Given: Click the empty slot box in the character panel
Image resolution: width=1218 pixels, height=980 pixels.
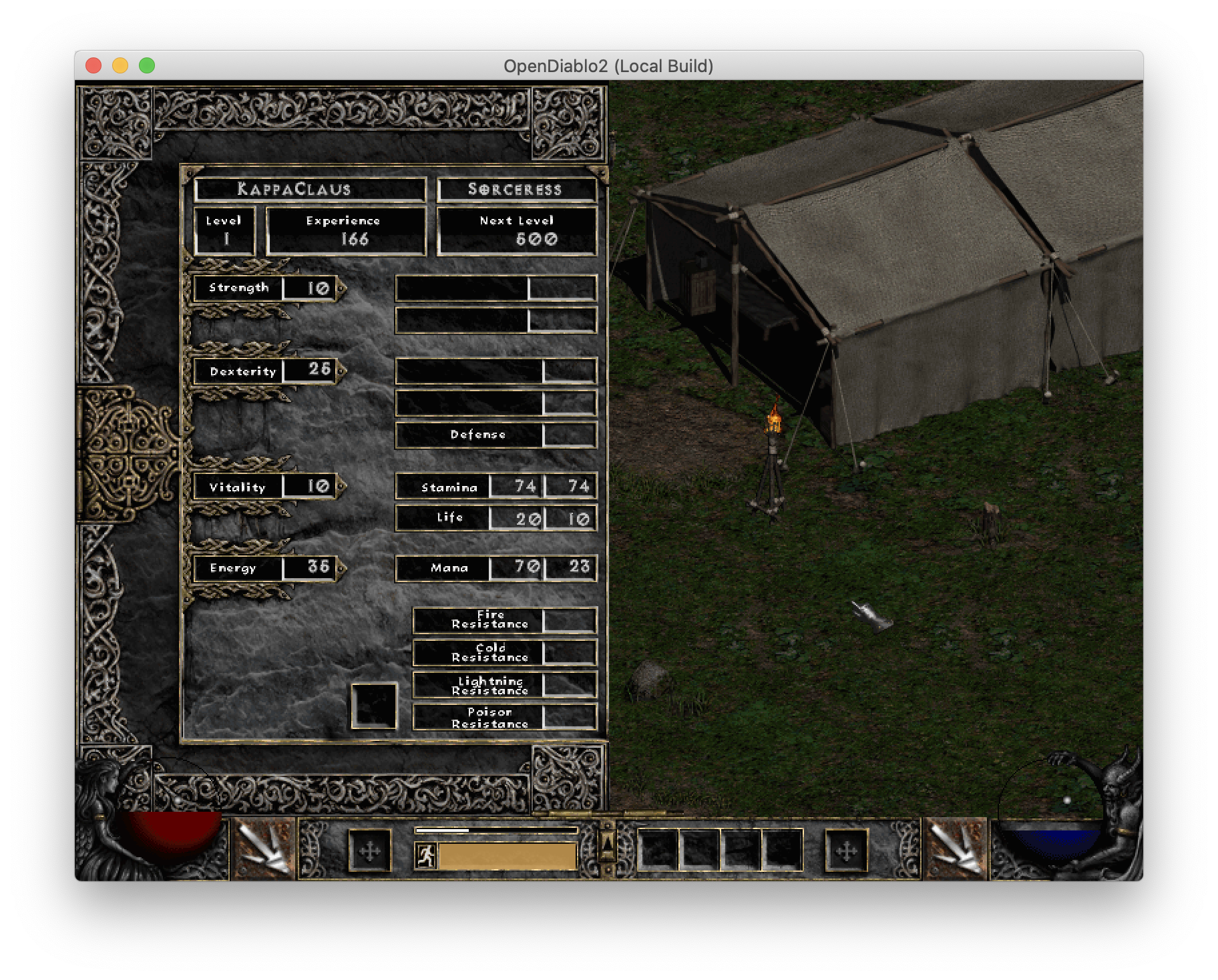Looking at the screenshot, I should pyautogui.click(x=373, y=706).
